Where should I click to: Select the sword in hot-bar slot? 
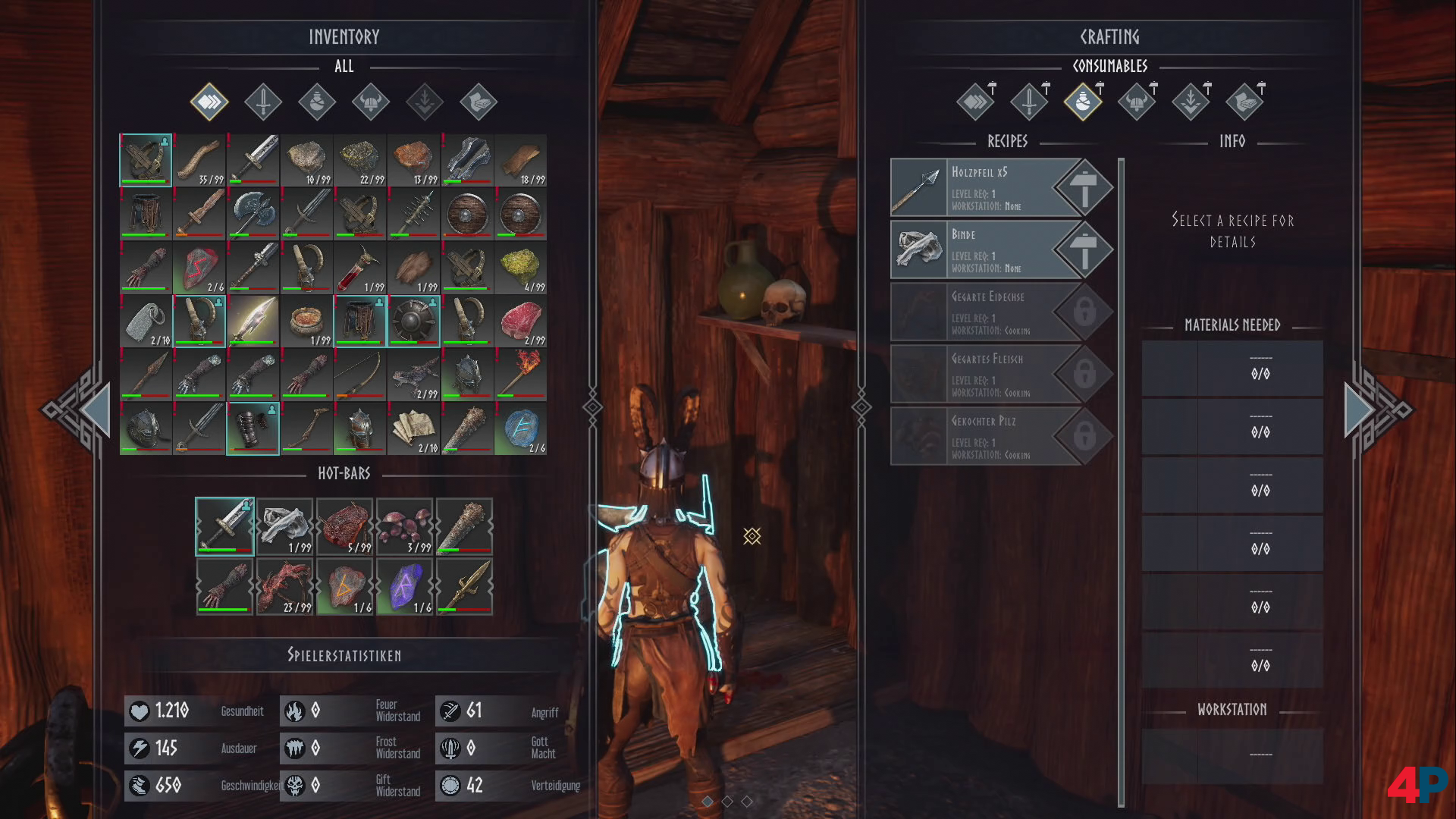225,526
